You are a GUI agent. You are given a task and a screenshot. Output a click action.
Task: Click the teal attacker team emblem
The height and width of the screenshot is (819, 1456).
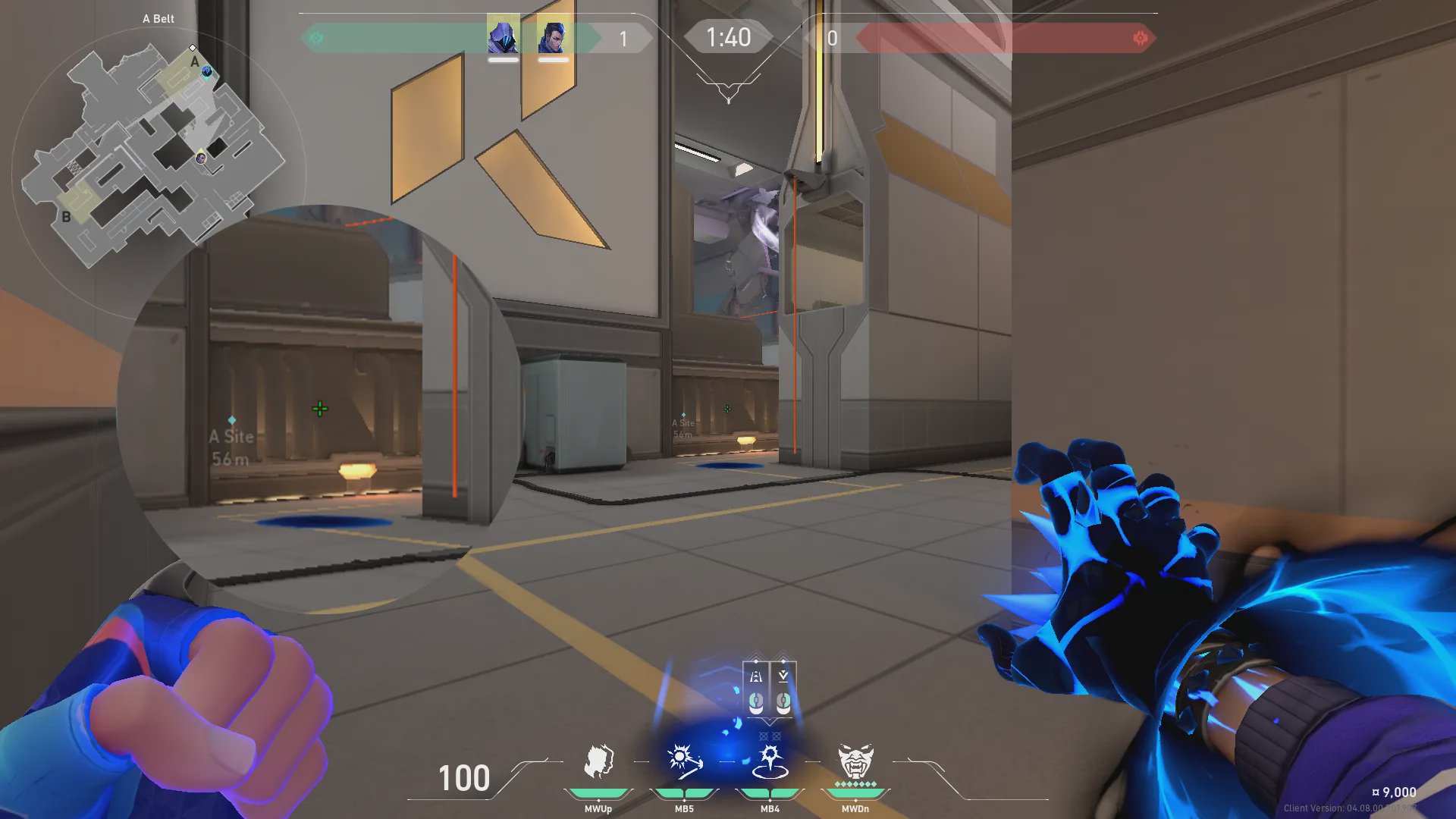[x=316, y=38]
